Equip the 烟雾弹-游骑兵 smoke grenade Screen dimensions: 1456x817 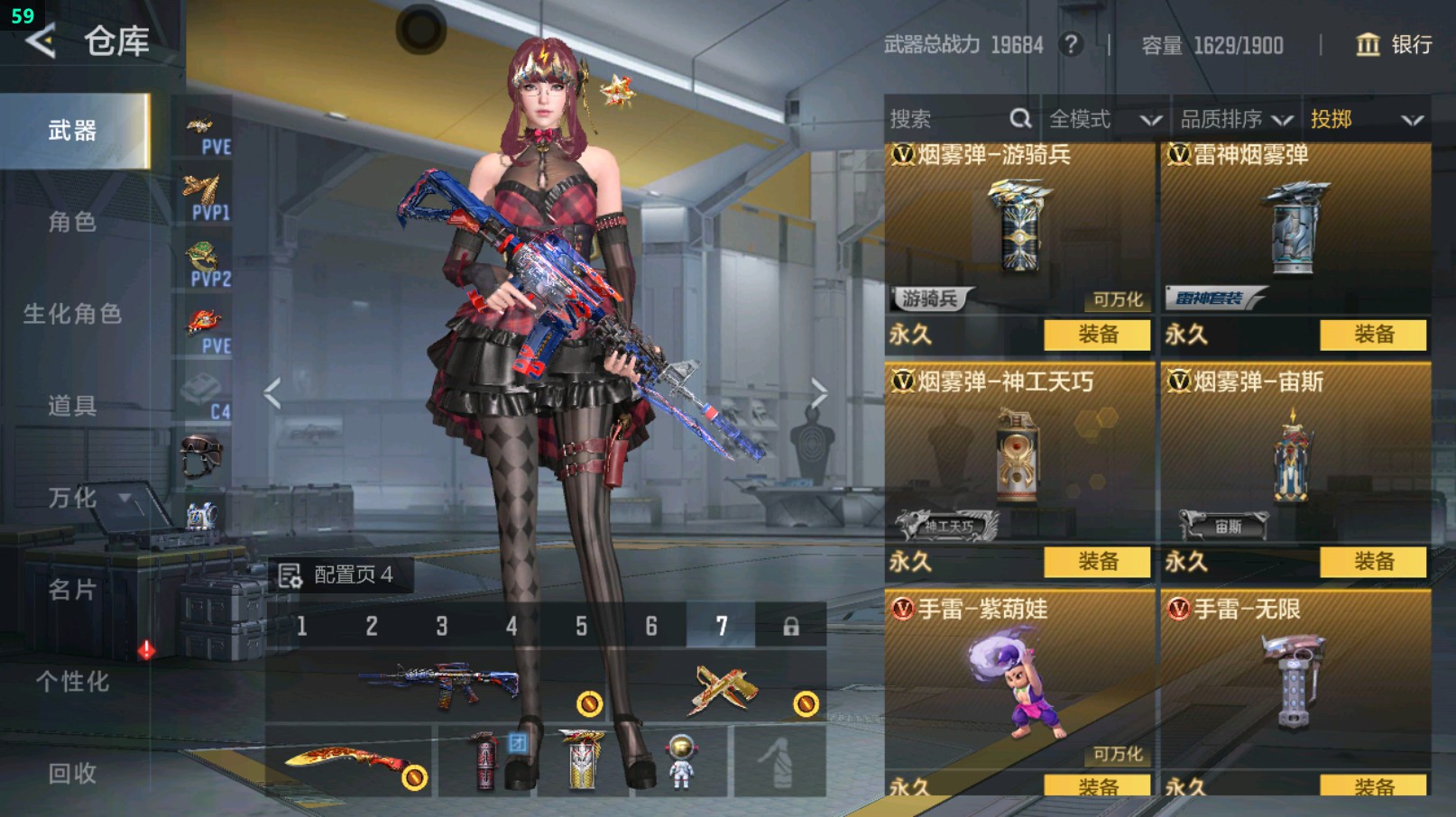point(1097,335)
